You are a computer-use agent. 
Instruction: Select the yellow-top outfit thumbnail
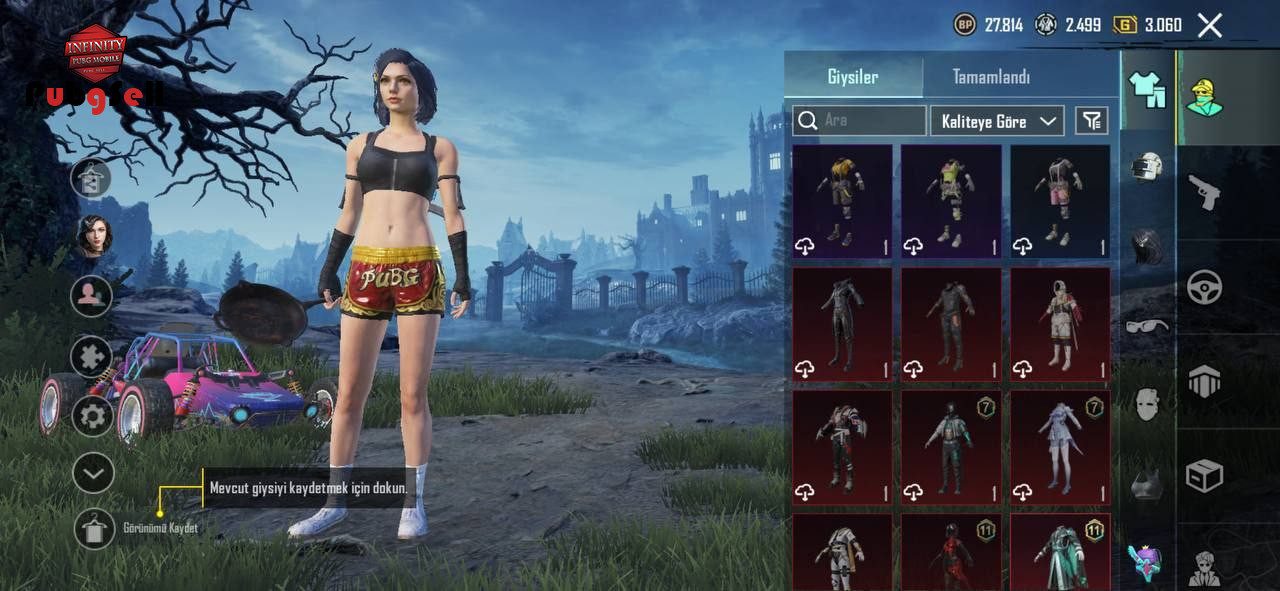842,202
